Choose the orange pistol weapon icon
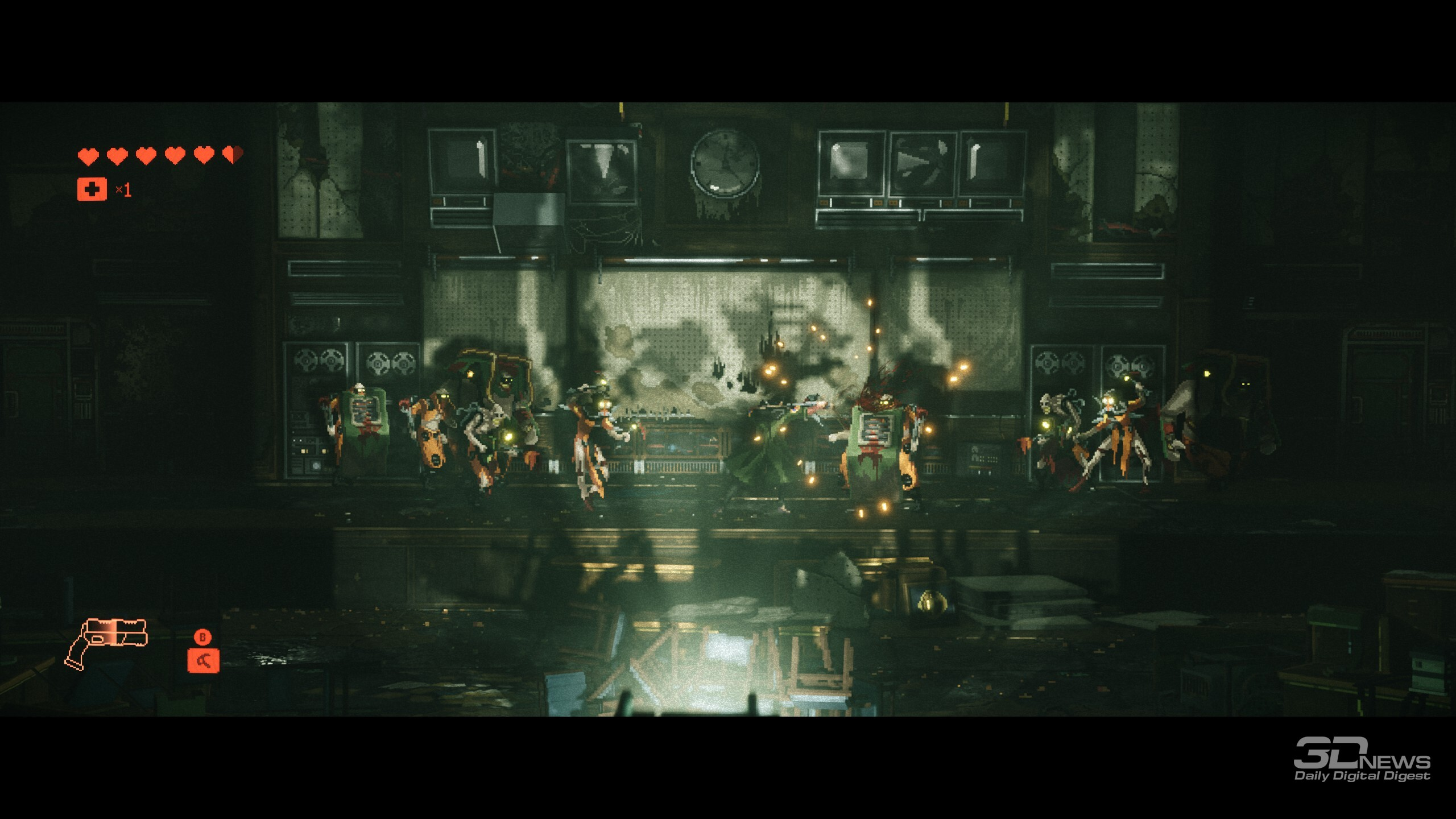 107,643
